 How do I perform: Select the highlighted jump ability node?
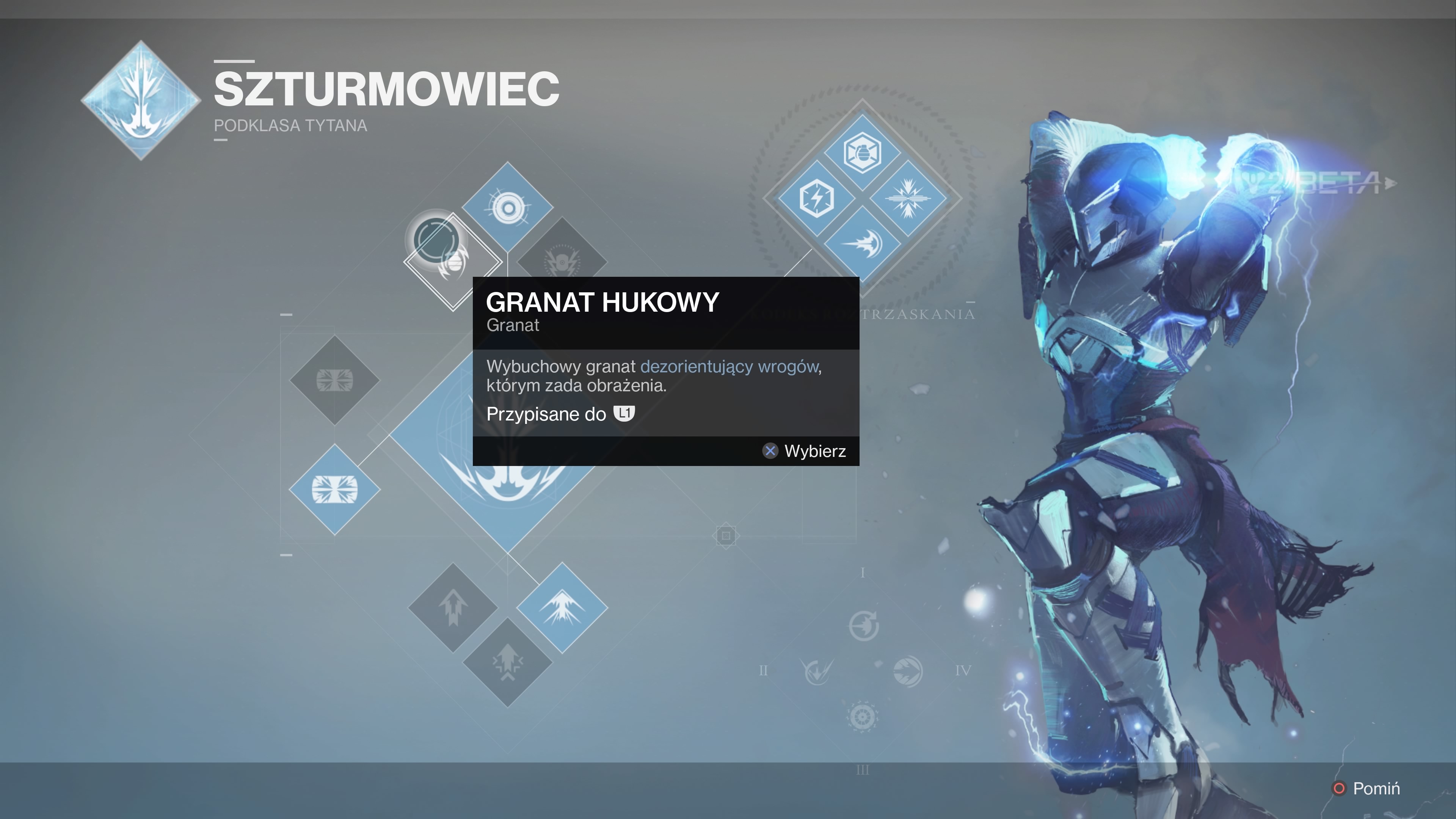(562, 607)
